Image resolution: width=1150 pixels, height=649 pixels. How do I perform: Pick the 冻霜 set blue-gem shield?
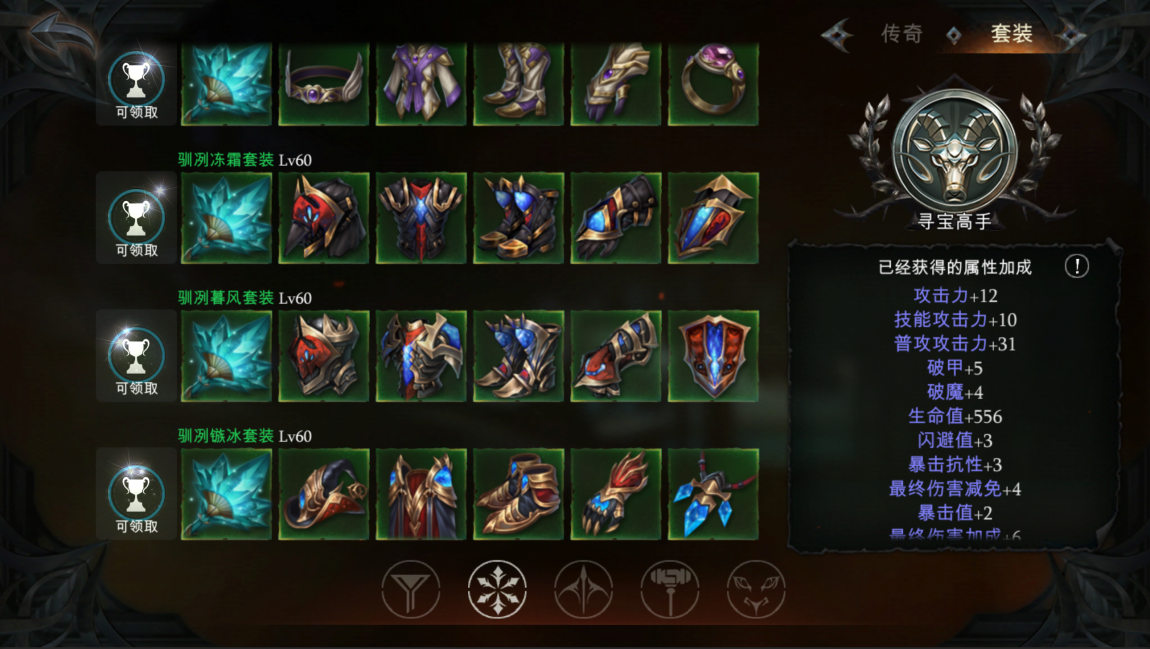point(713,218)
